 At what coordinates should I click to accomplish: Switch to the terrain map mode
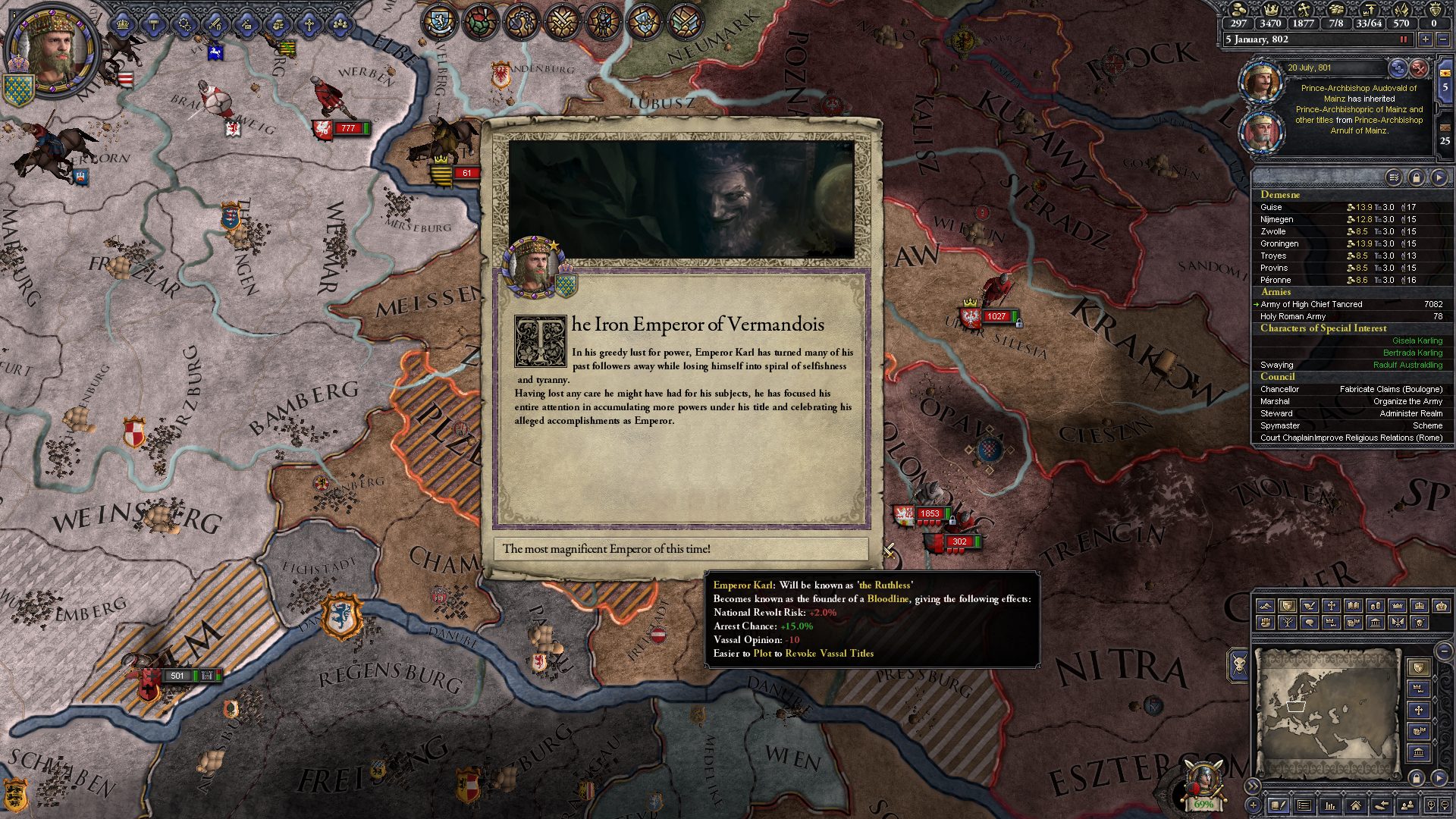[x=1265, y=606]
